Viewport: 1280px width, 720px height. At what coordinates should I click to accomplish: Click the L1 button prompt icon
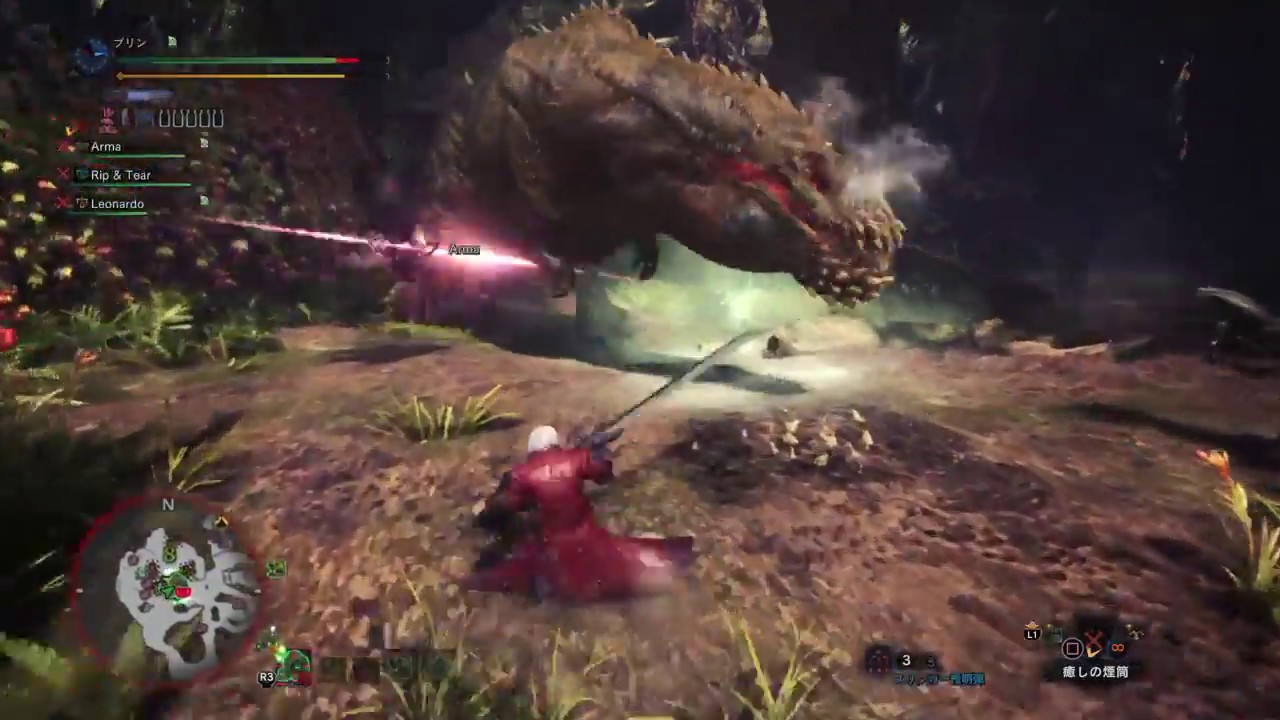1031,634
